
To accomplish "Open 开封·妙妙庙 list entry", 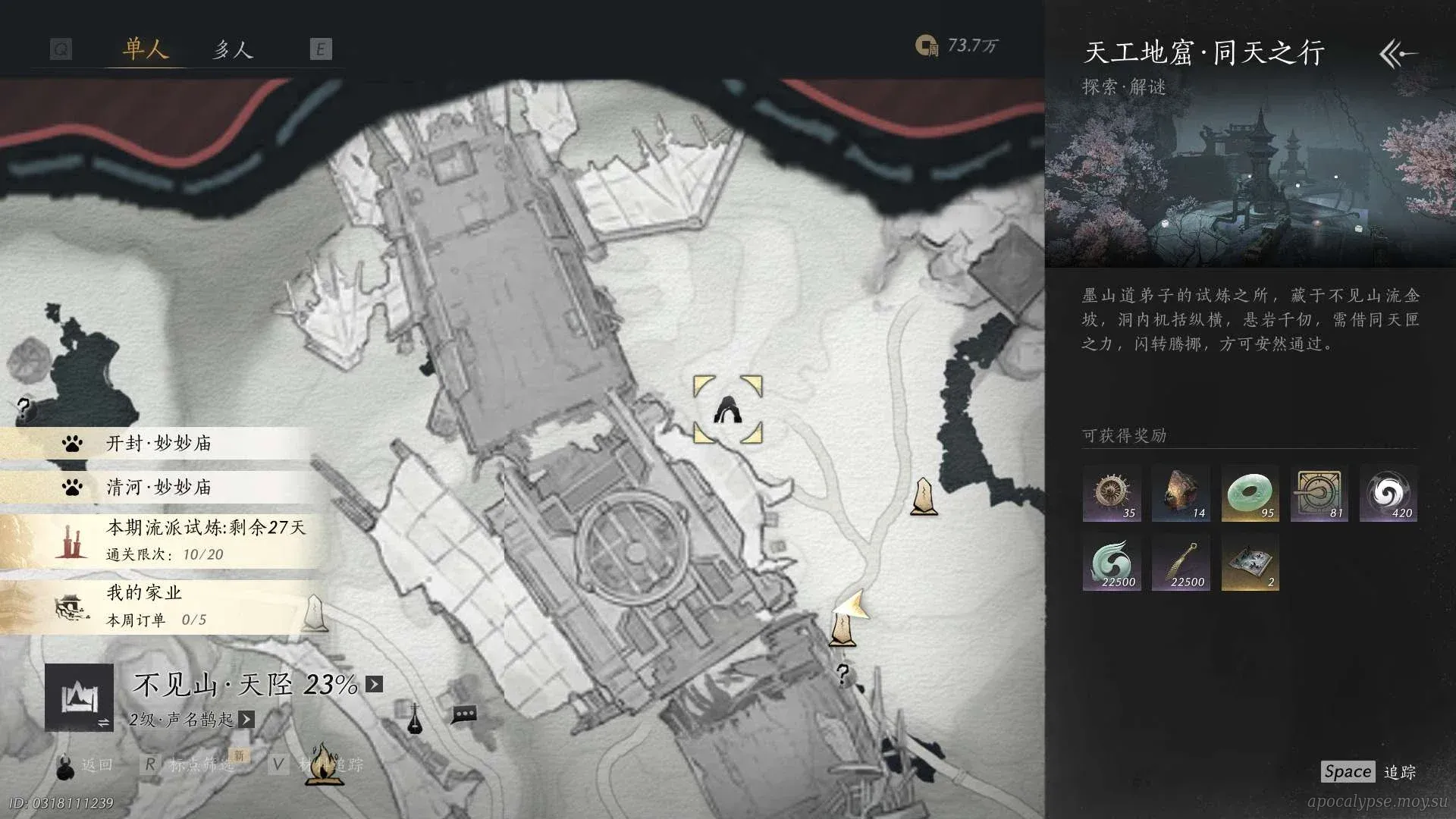I will (x=158, y=444).
